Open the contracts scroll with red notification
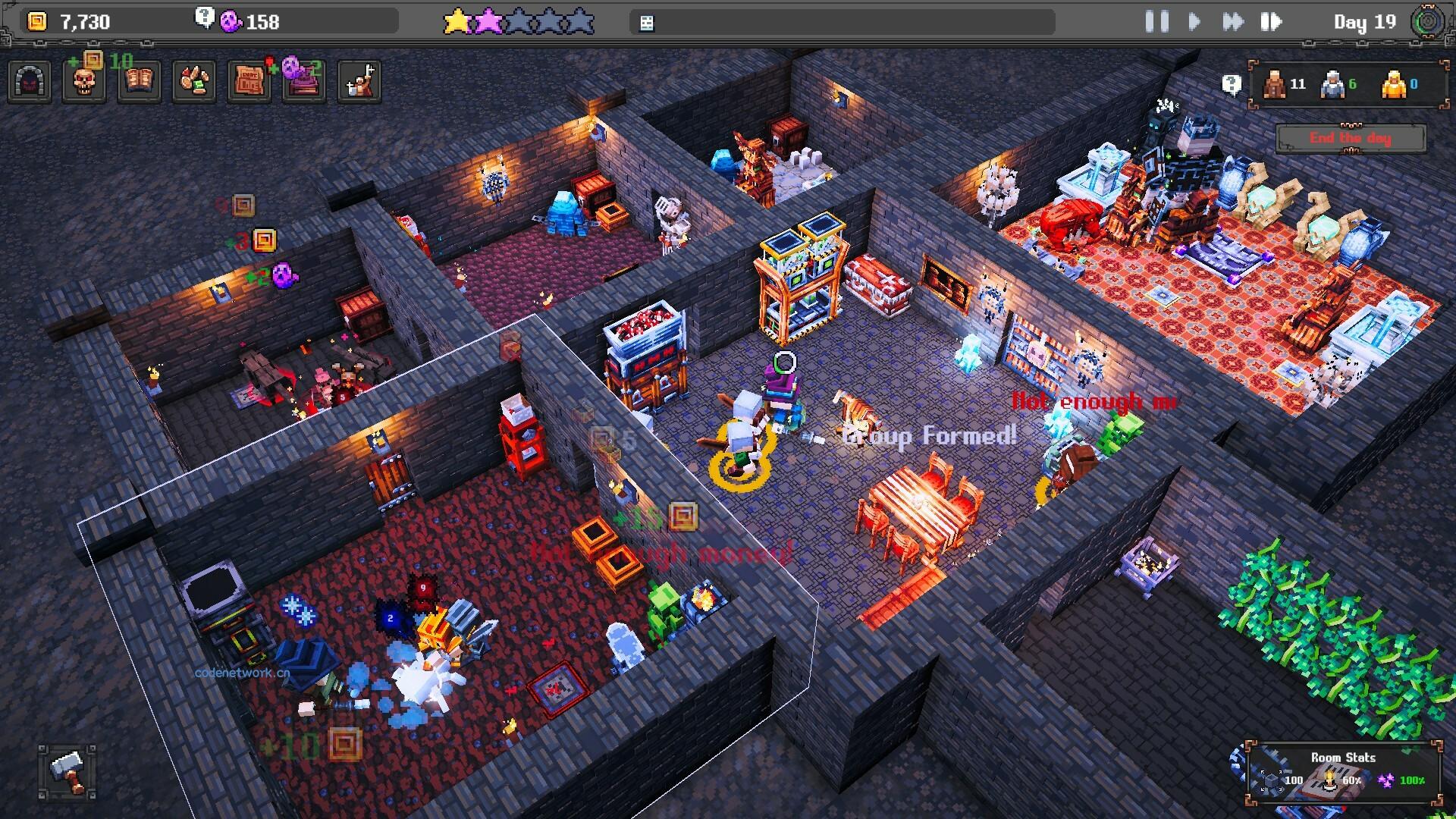Viewport: 1456px width, 819px height. pos(249,81)
